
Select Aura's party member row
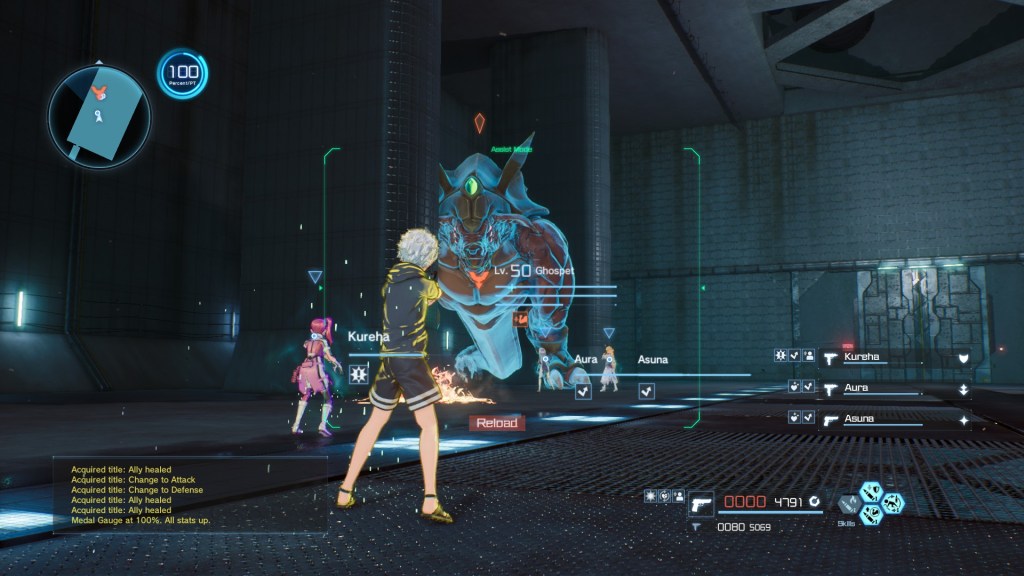point(880,388)
